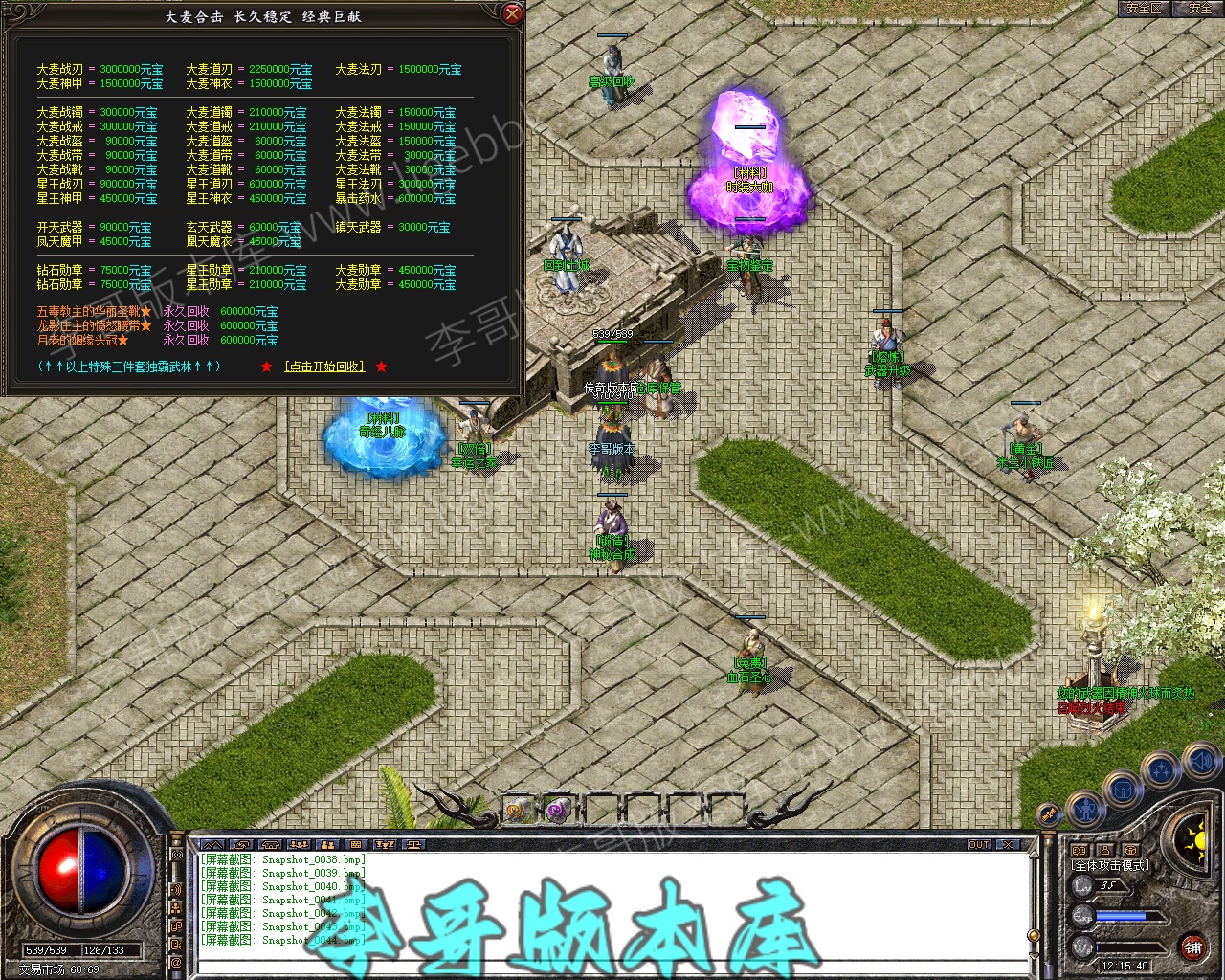
Task: Open the bag inventory round button
Action: click(1123, 790)
